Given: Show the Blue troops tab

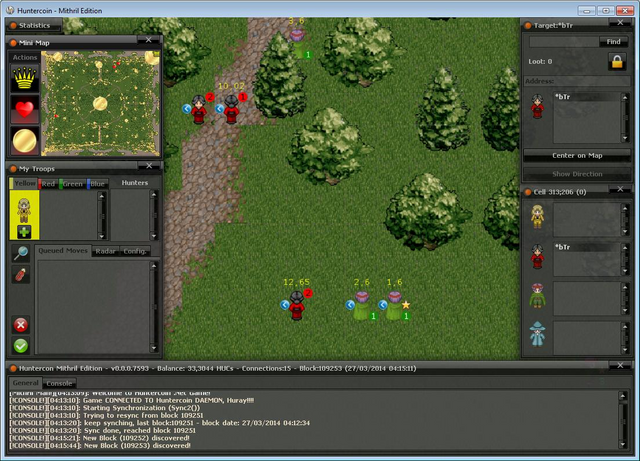Looking at the screenshot, I should coord(96,184).
